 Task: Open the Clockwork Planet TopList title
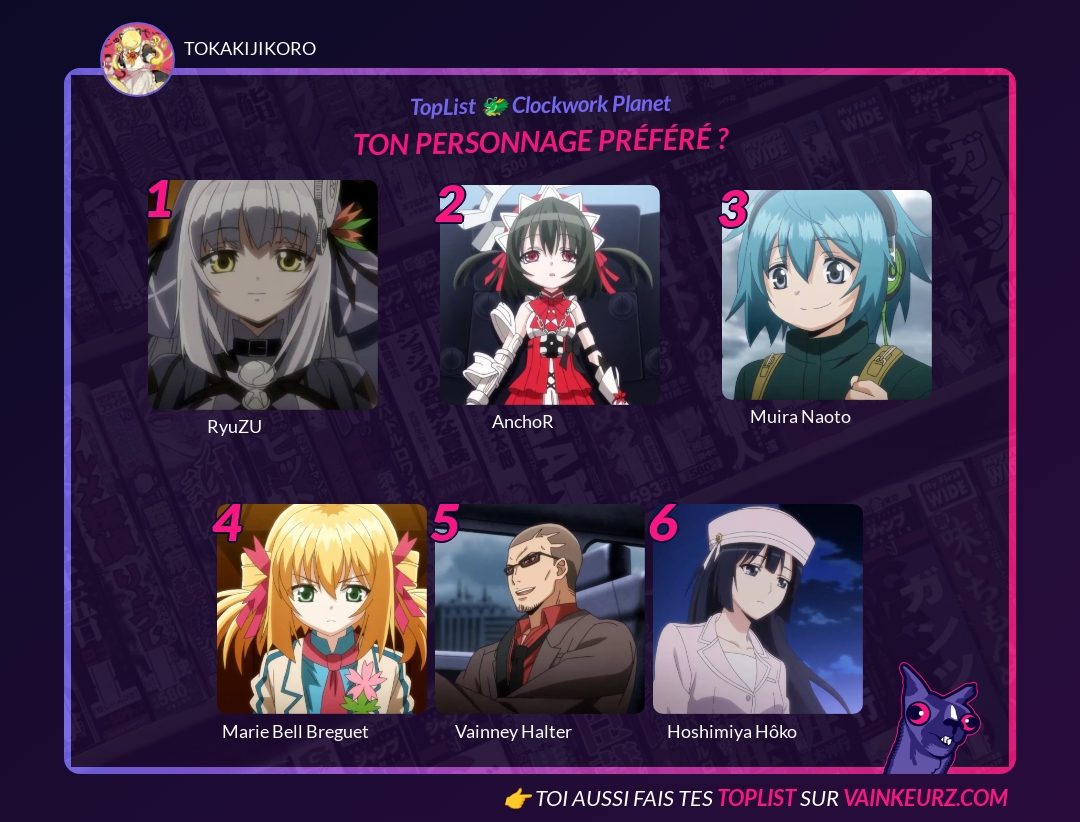point(541,105)
